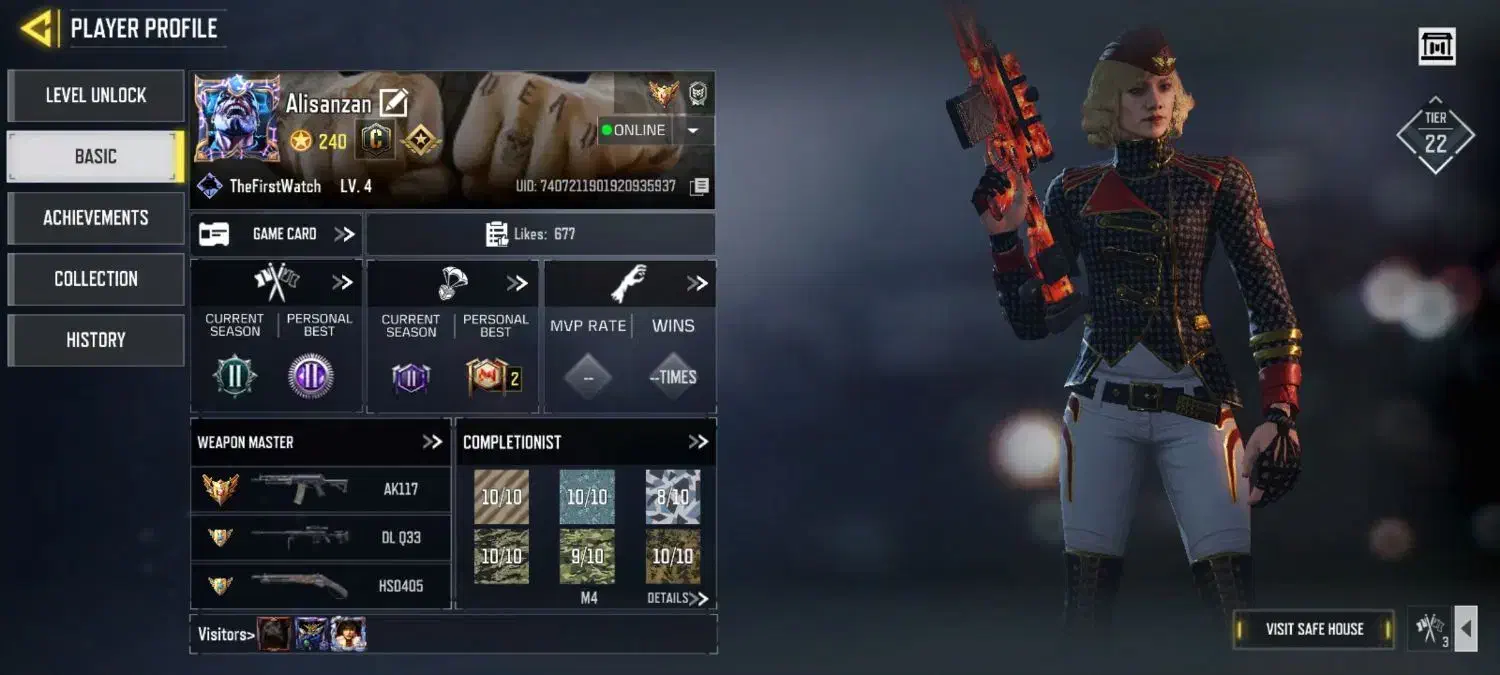Screen dimensions: 1500x675
Task: Expand the Completionist section
Action: tap(698, 442)
